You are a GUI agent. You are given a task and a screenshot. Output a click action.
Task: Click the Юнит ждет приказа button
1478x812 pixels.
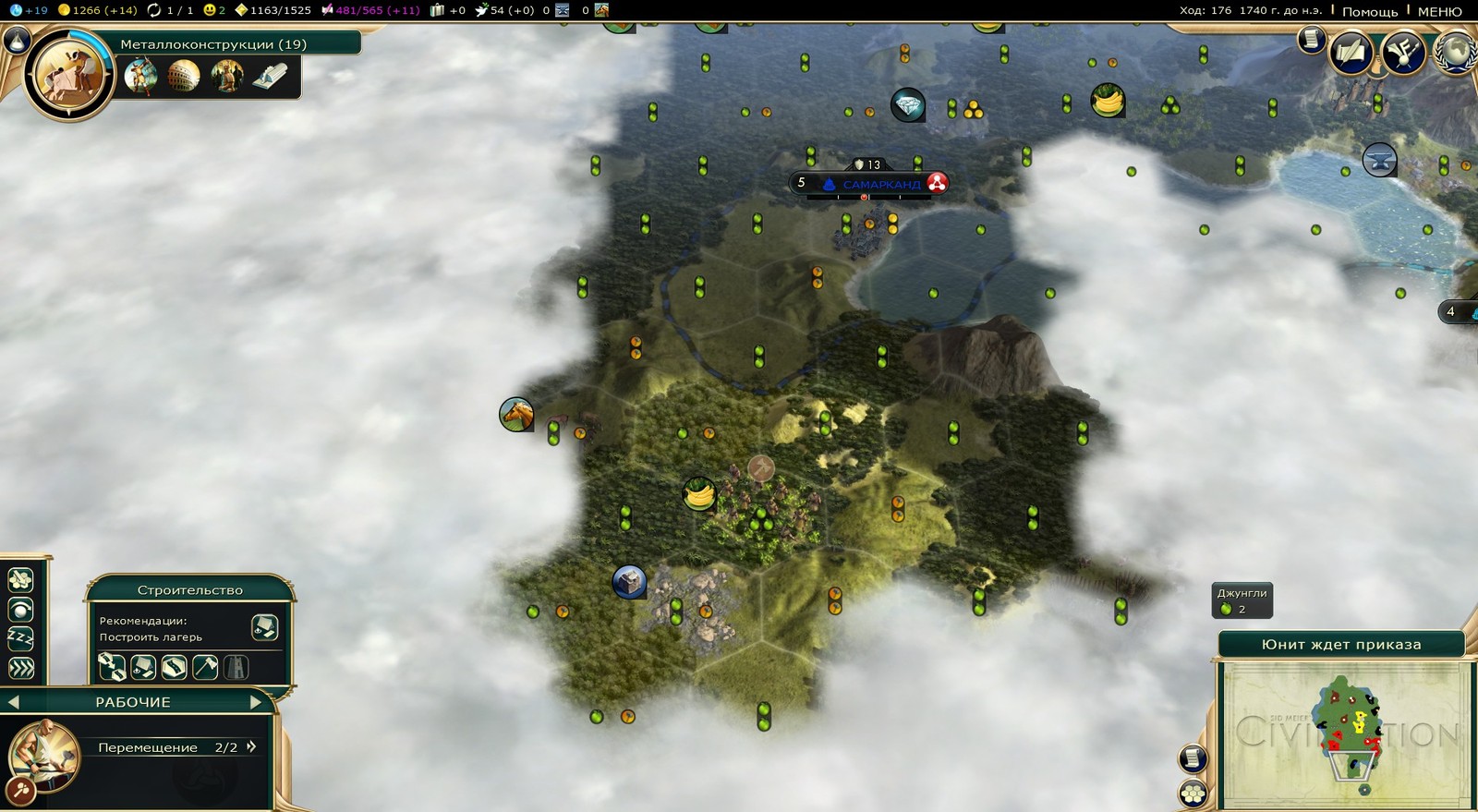1340,645
